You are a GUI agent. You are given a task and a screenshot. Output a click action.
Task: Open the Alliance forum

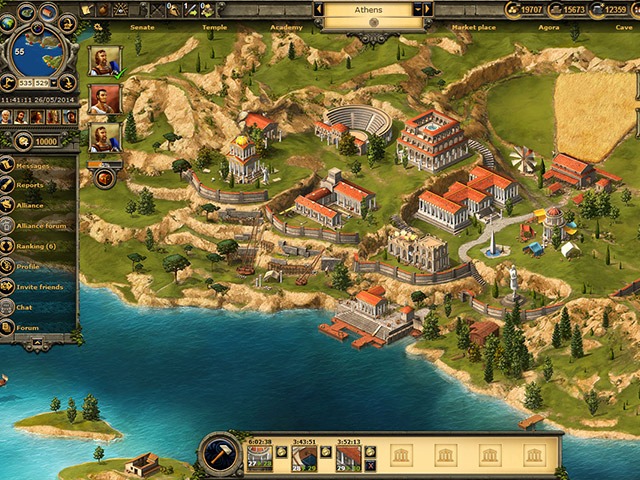pyautogui.click(x=38, y=226)
